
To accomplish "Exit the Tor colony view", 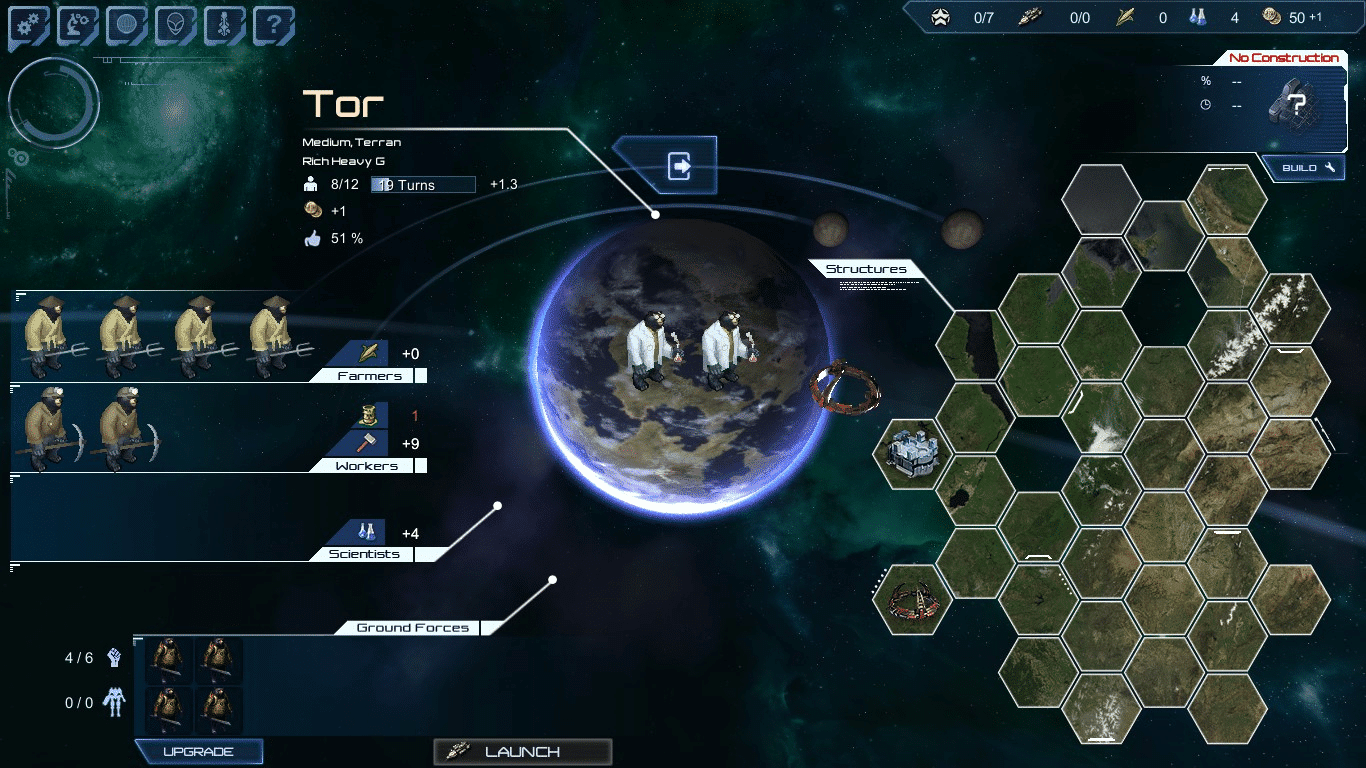I will click(x=680, y=165).
